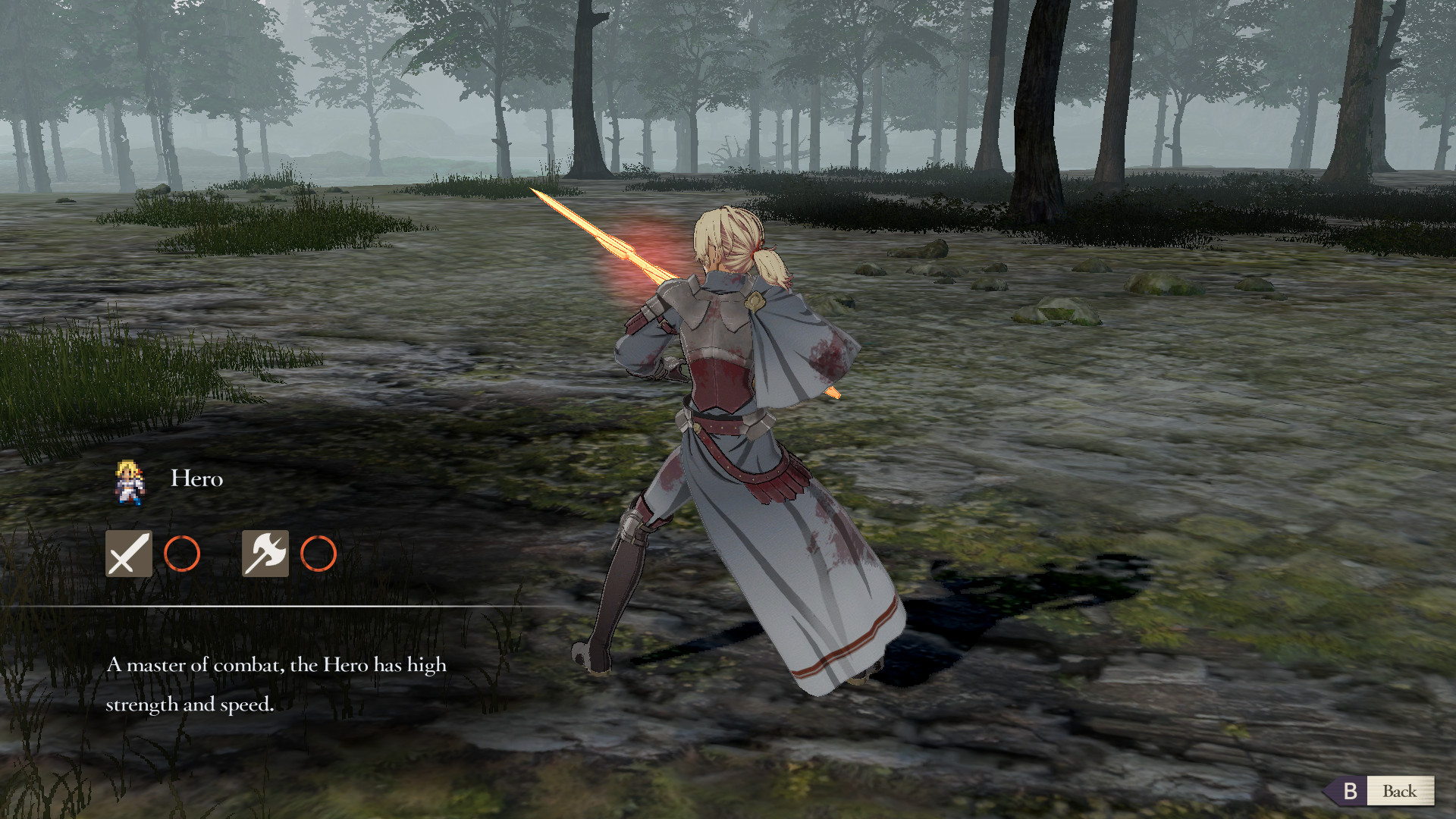Select the Hero class title label
The width and height of the screenshot is (1456, 819).
(196, 478)
